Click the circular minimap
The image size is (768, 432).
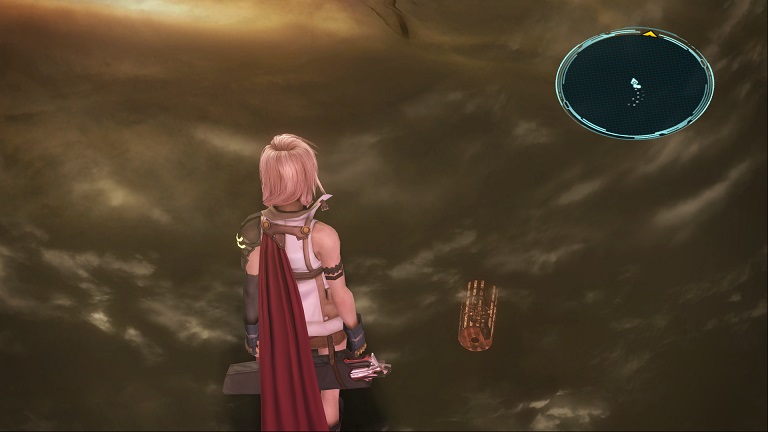click(634, 83)
